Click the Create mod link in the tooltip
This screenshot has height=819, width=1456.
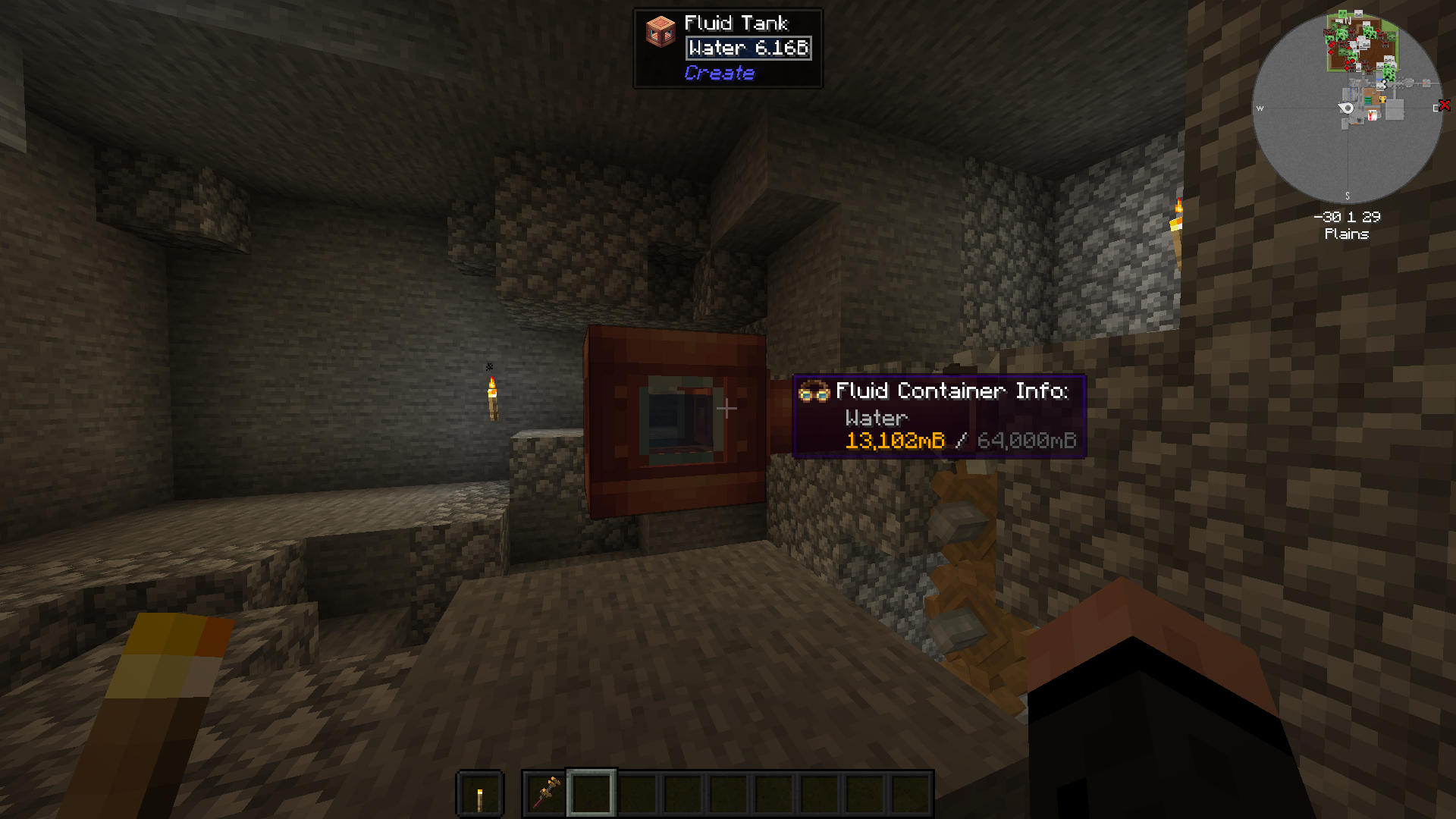(719, 74)
